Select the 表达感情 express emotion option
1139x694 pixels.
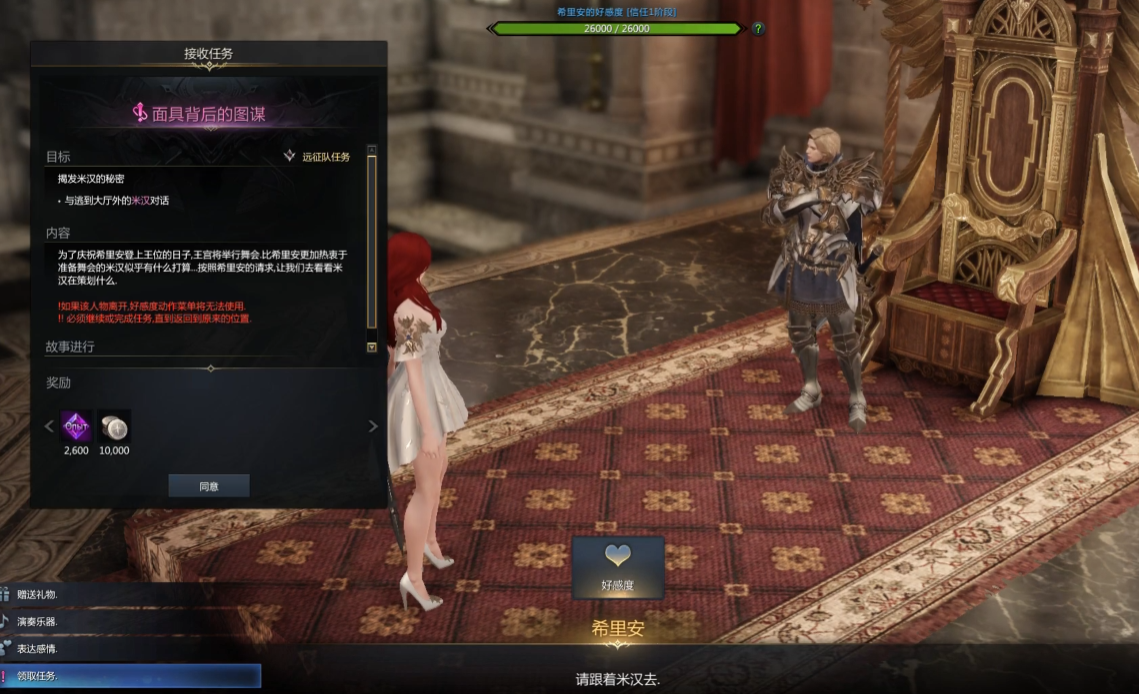pyautogui.click(x=38, y=648)
